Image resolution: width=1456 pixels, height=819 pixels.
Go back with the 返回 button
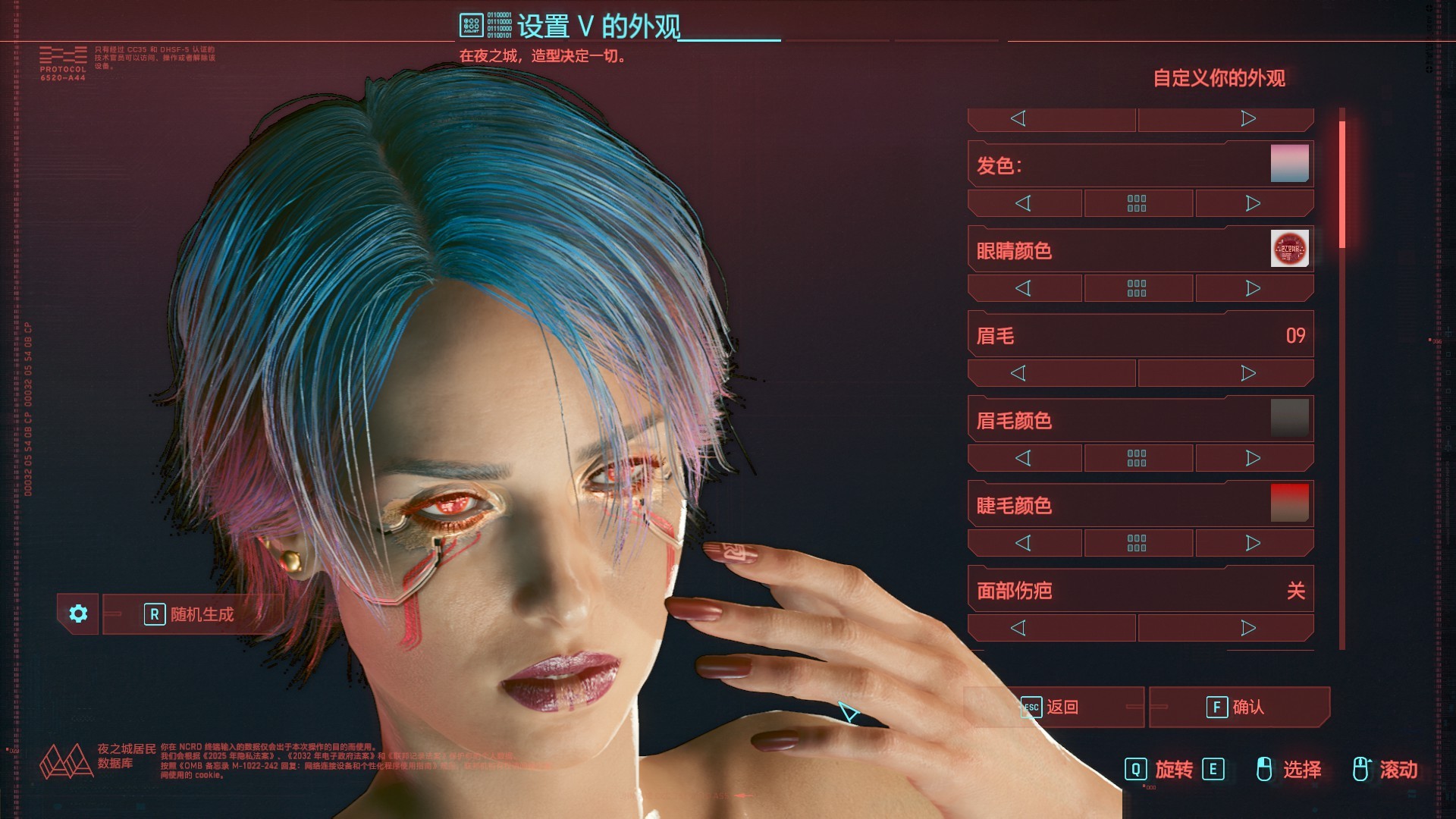(x=1054, y=707)
